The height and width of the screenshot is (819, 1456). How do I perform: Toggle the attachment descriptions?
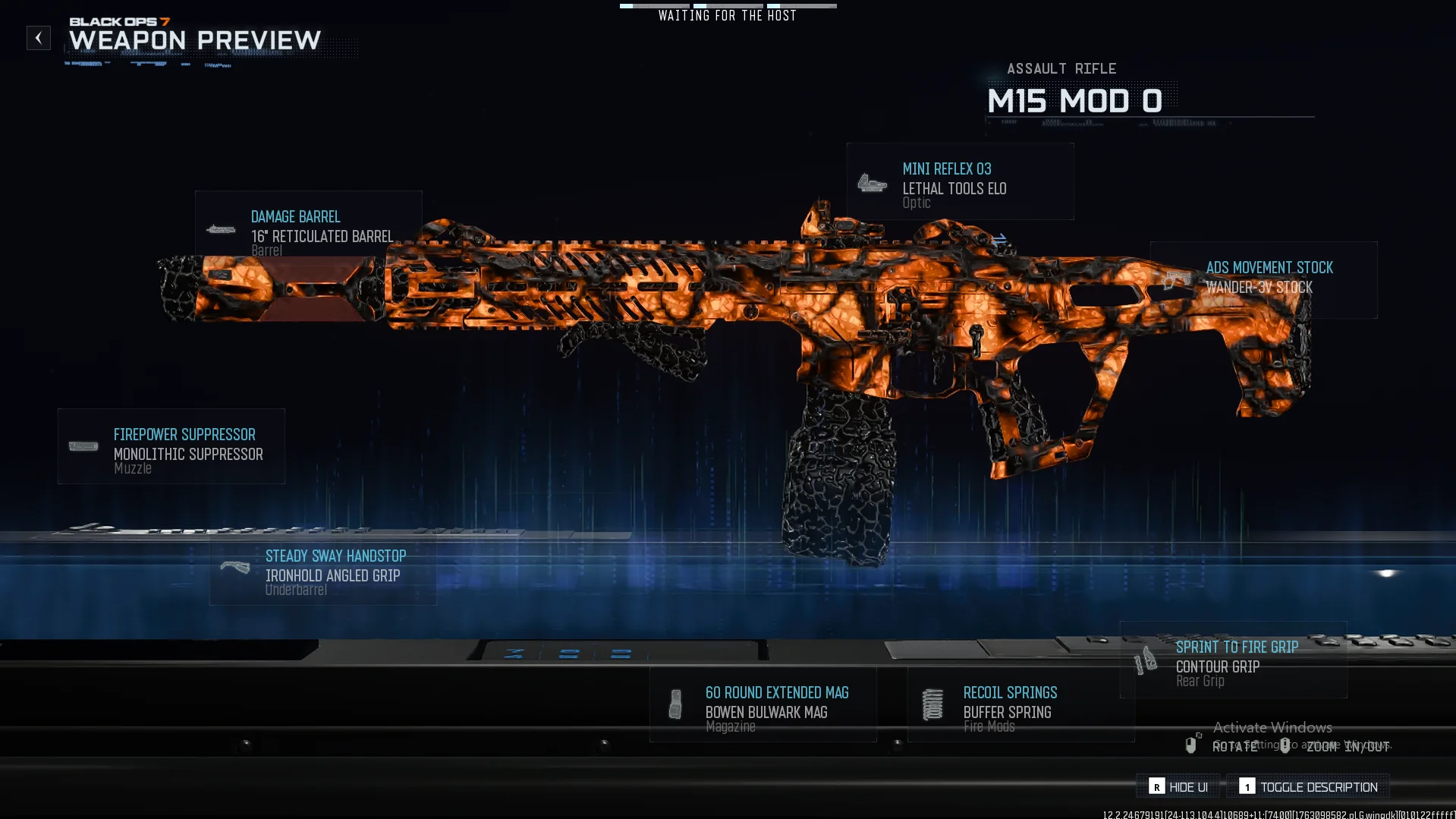click(x=1308, y=787)
